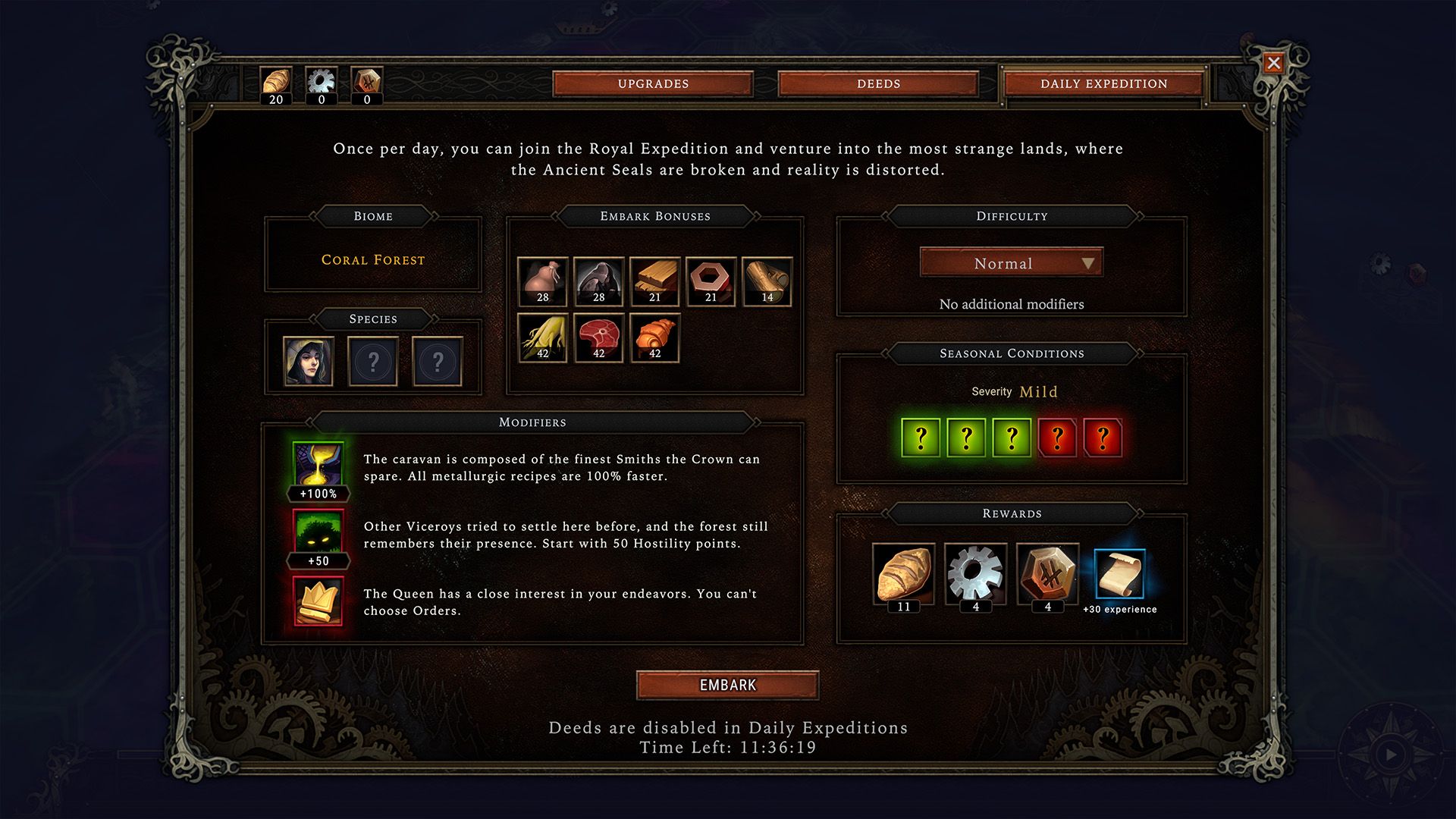Click the bread currency counter icon
1456x819 pixels.
pos(276,81)
